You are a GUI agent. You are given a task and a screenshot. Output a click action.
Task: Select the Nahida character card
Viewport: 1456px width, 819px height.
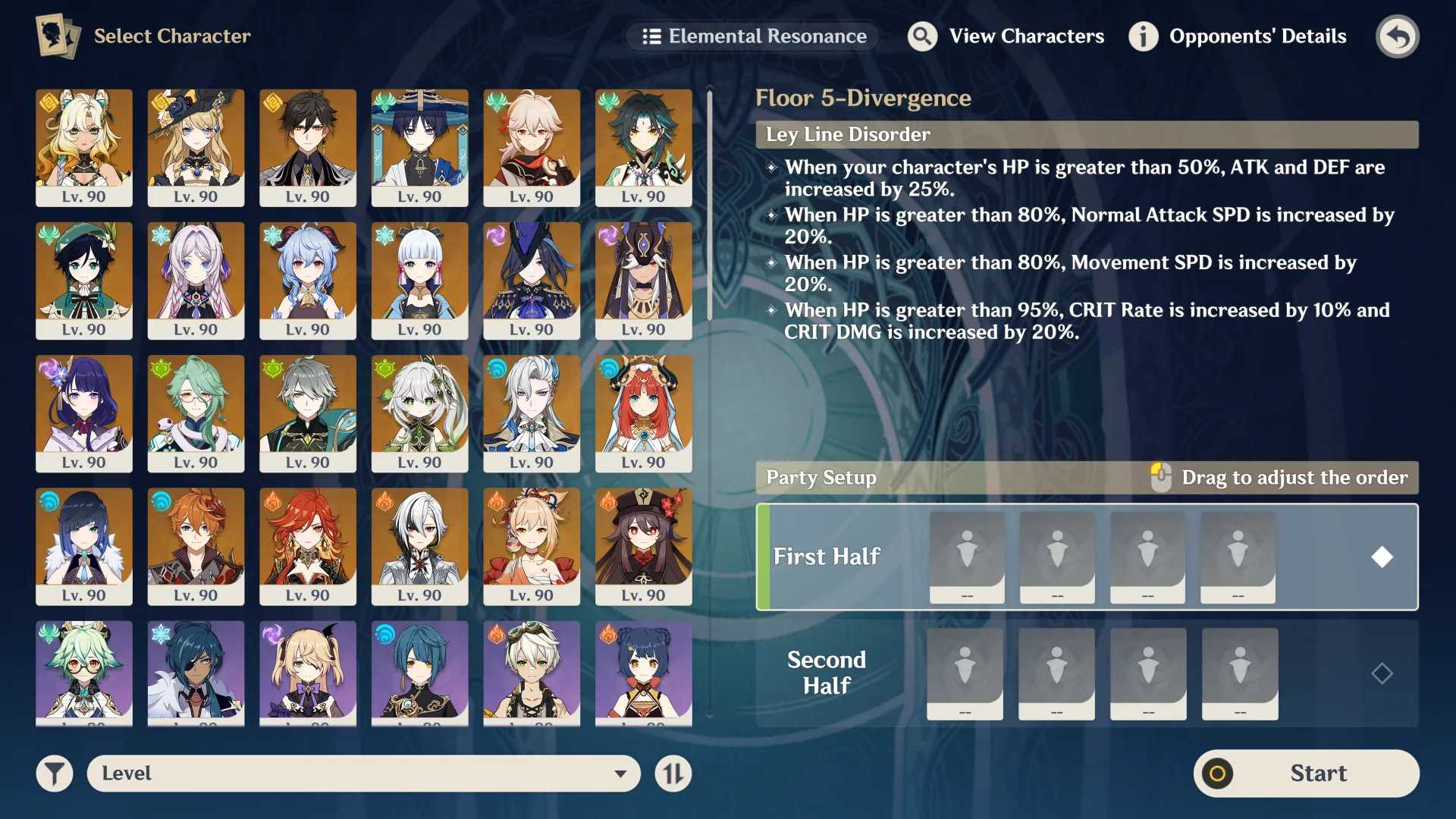[420, 413]
